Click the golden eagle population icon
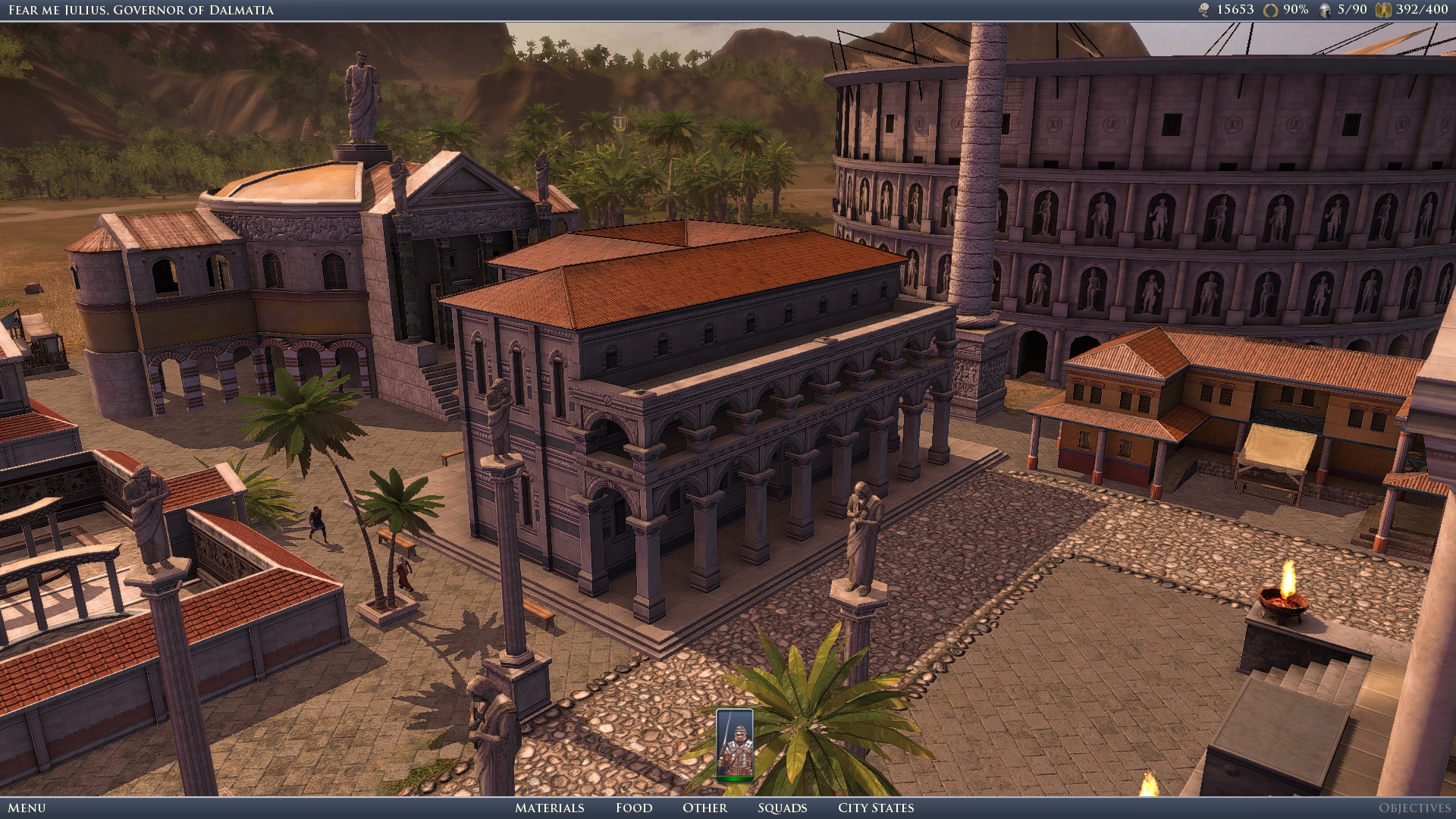The height and width of the screenshot is (819, 1456). [1383, 11]
